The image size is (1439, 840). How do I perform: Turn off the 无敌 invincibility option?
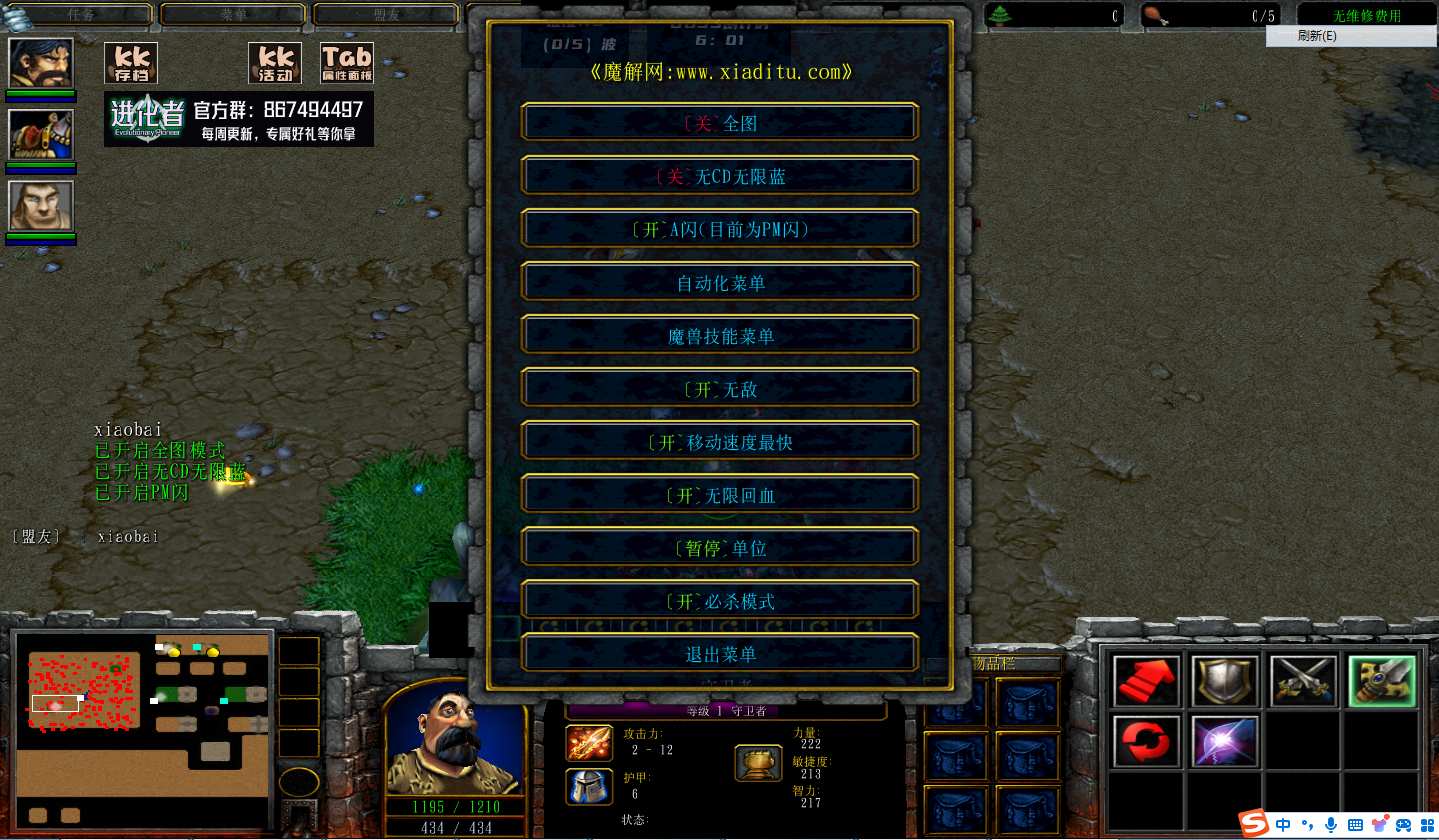[719, 387]
